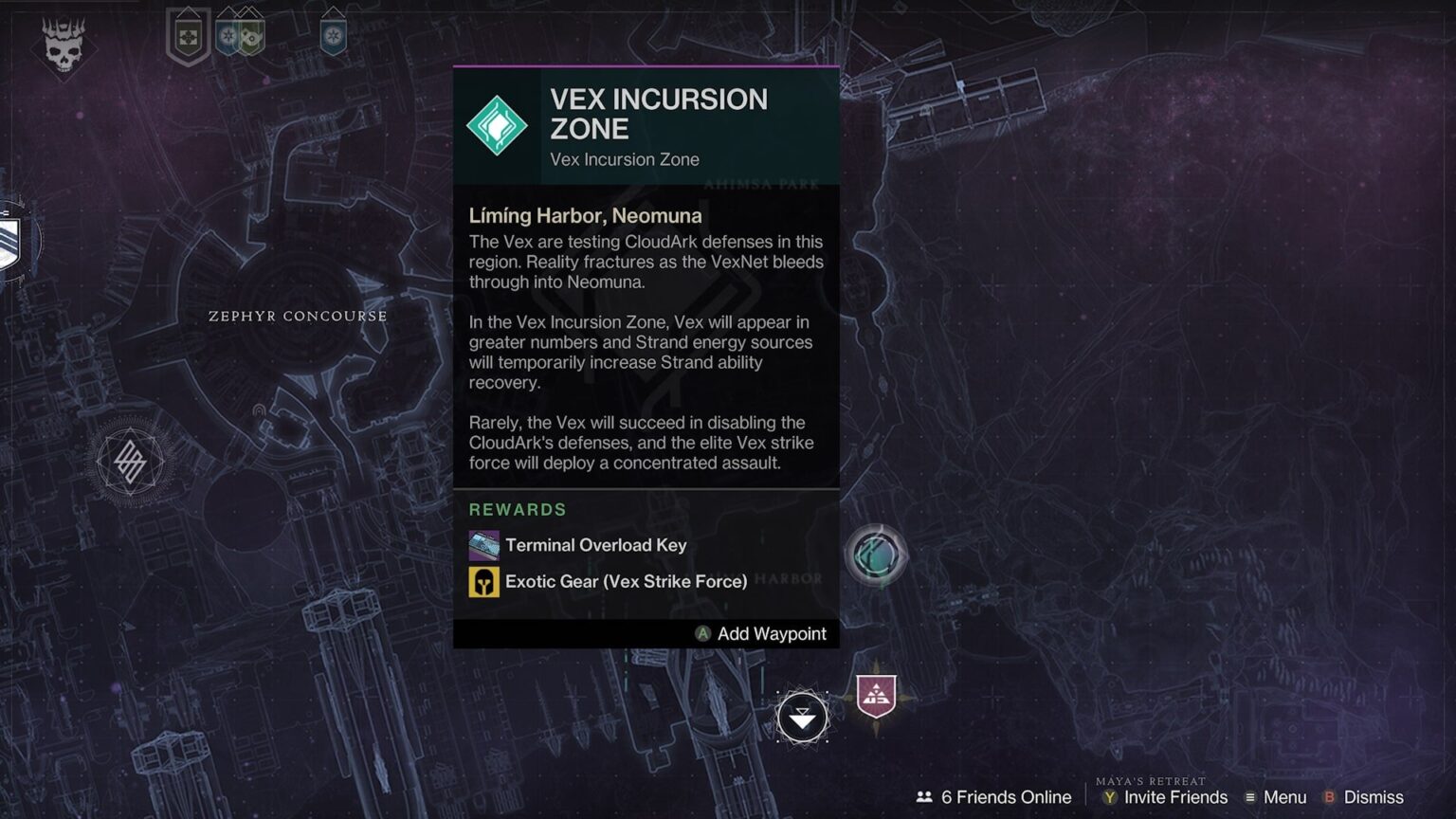Screen dimensions: 1456x819
Task: Select the Exotic Gear reward helmet icon
Action: click(484, 581)
